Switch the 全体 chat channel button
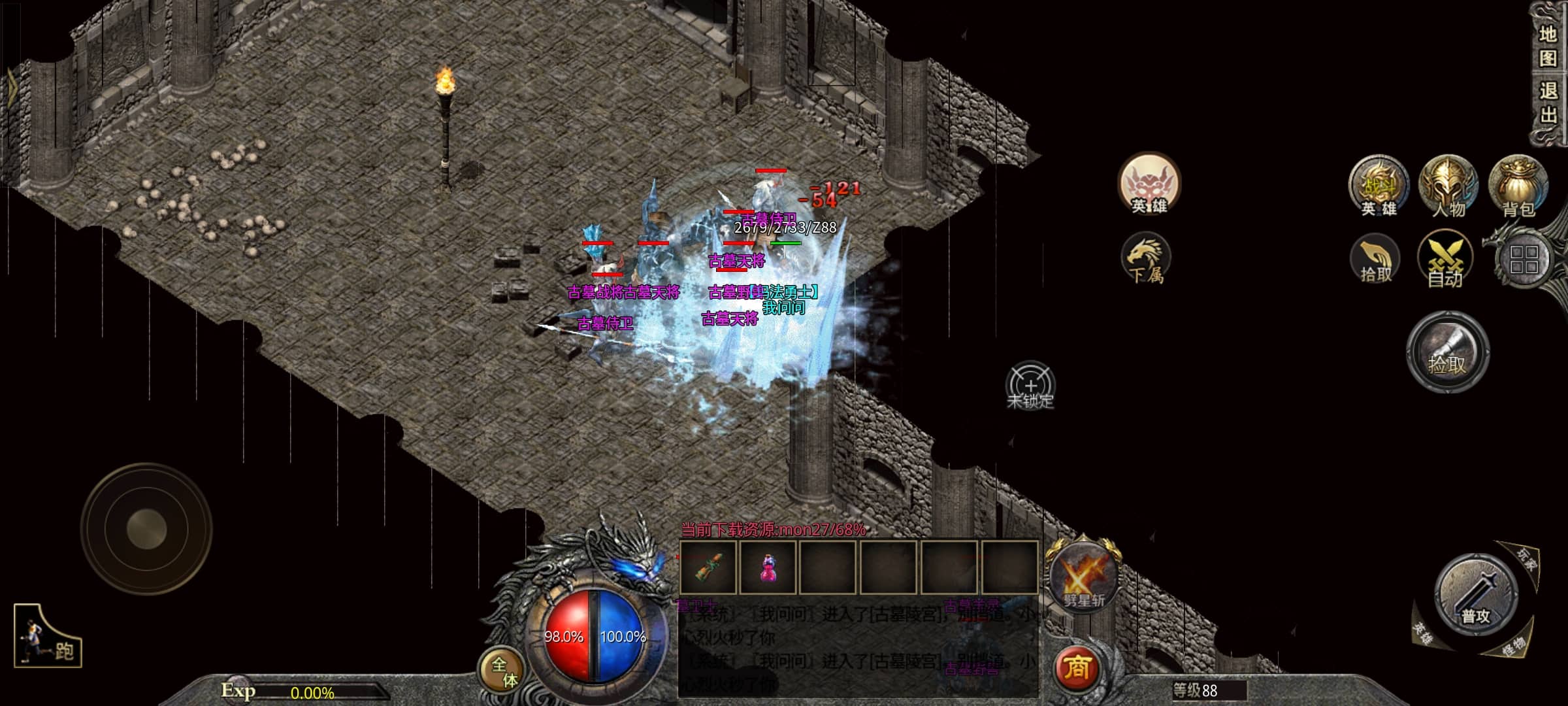This screenshot has width=1568, height=706. (503, 672)
